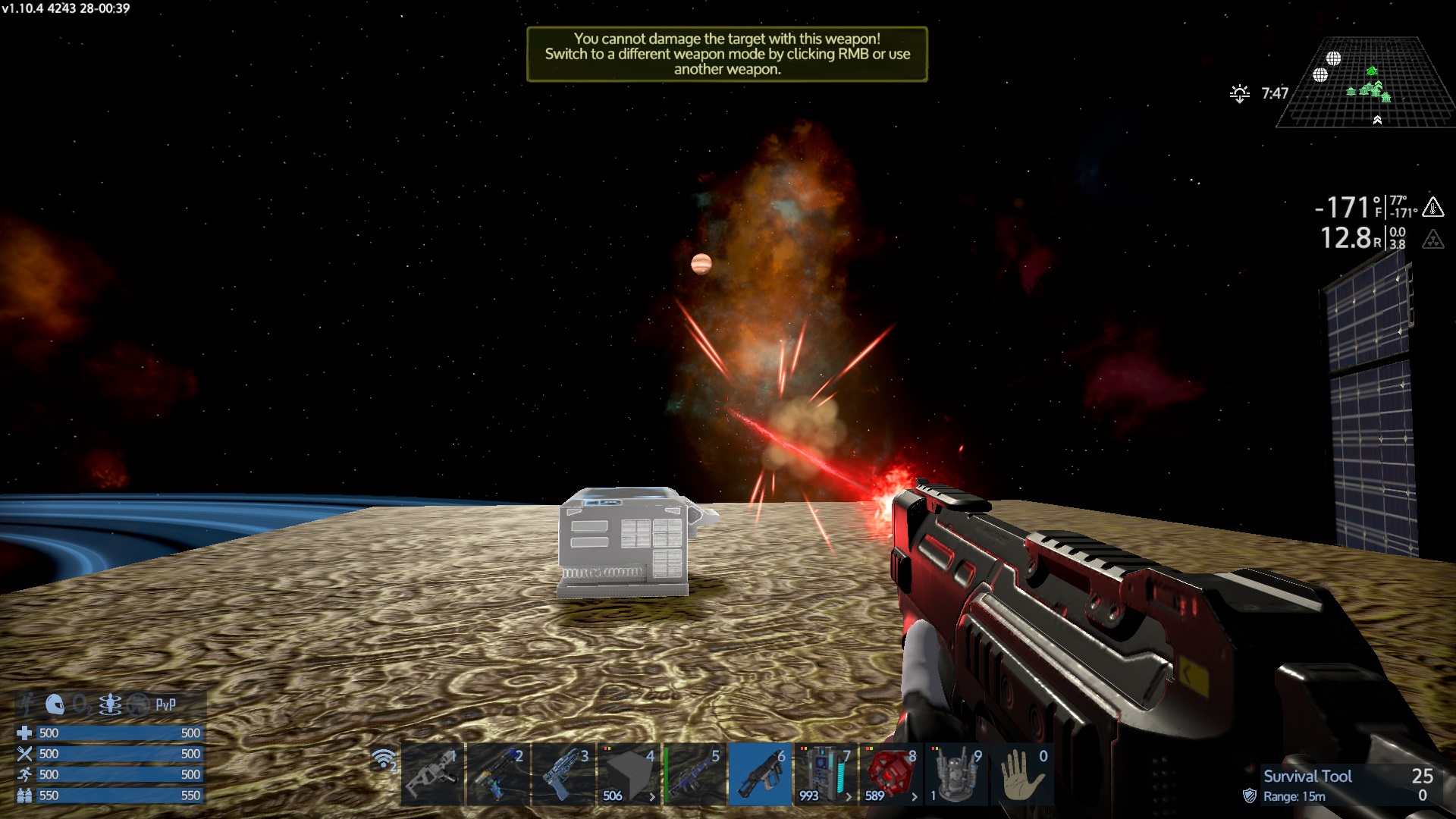Toggle the helmet status icon
This screenshot has width=1456, height=819.
(55, 704)
